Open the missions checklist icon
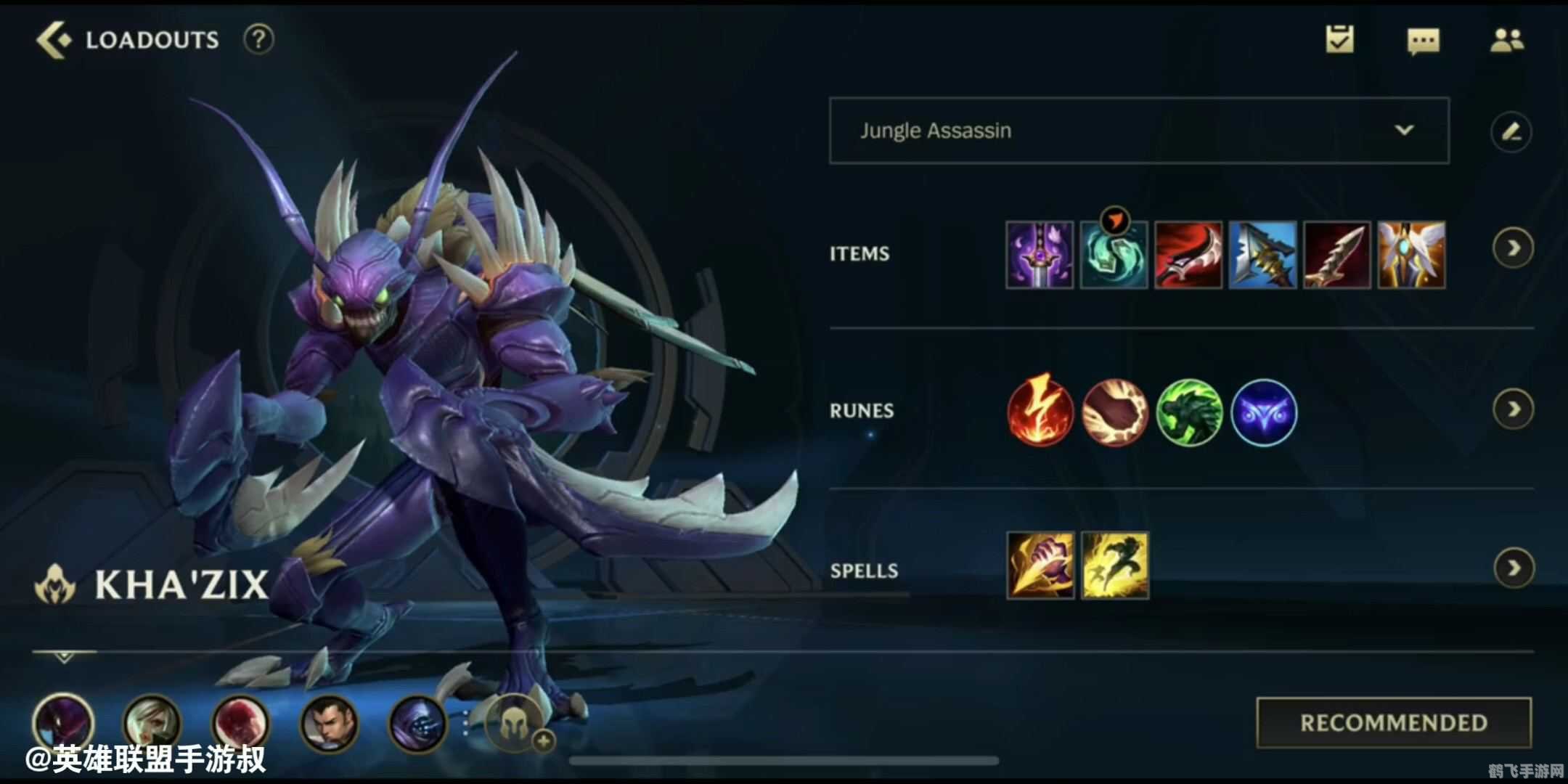Screen dimensions: 1568x784 point(1339,40)
